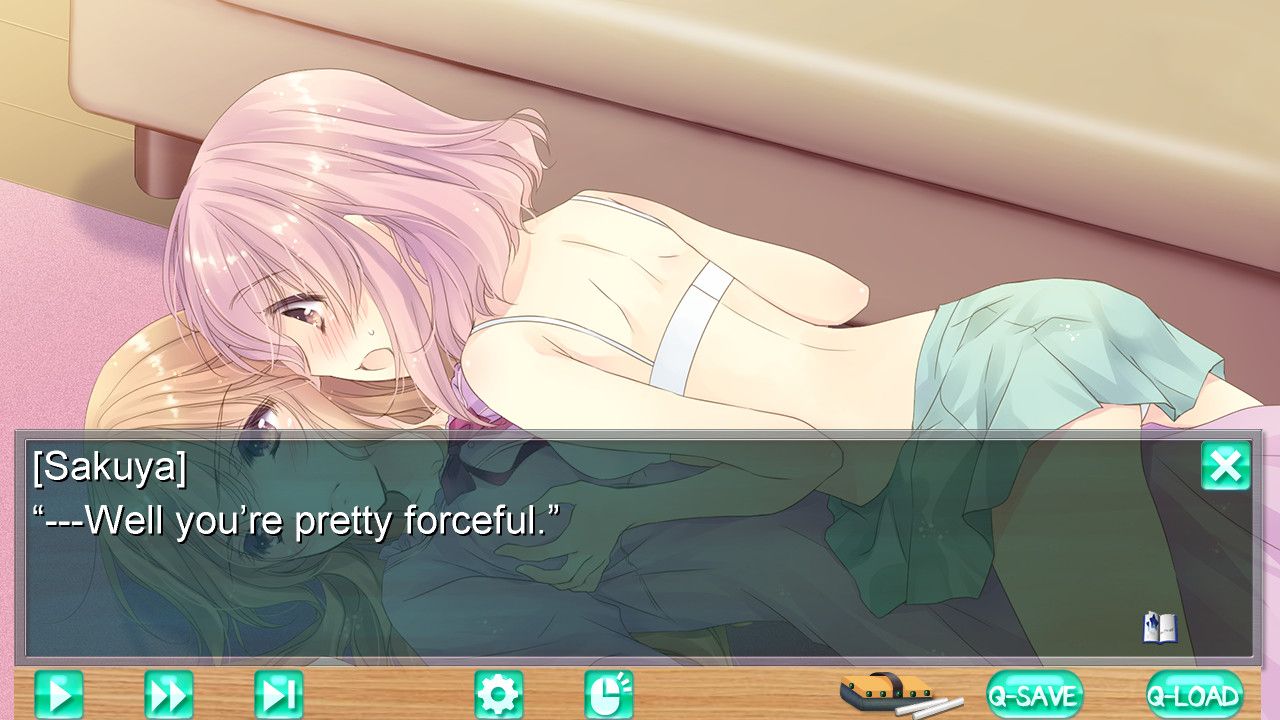Advance the dialogue via the book icon
The height and width of the screenshot is (720, 1280).
tap(1159, 627)
